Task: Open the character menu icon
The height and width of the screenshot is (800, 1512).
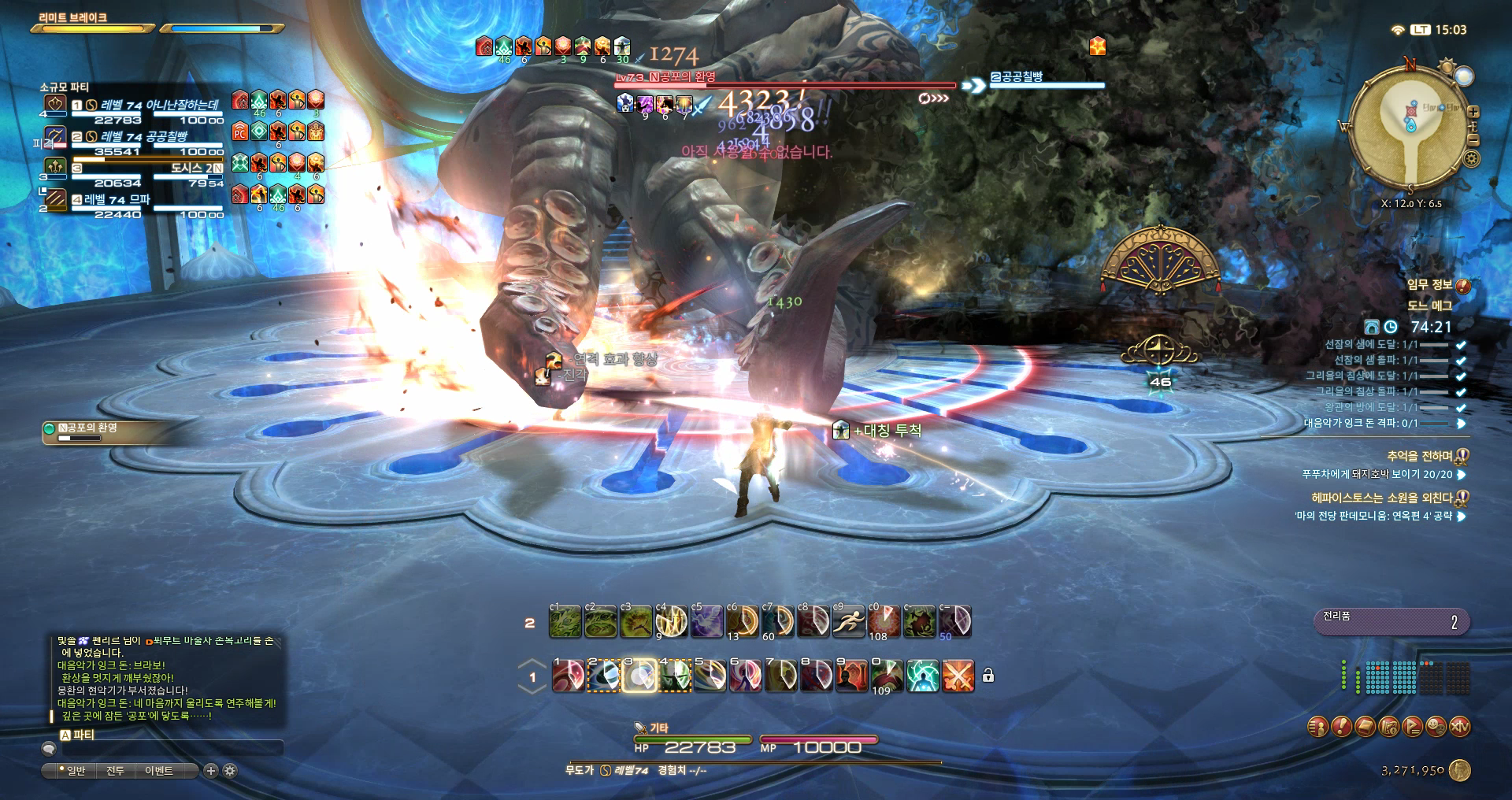Action: click(x=1317, y=727)
